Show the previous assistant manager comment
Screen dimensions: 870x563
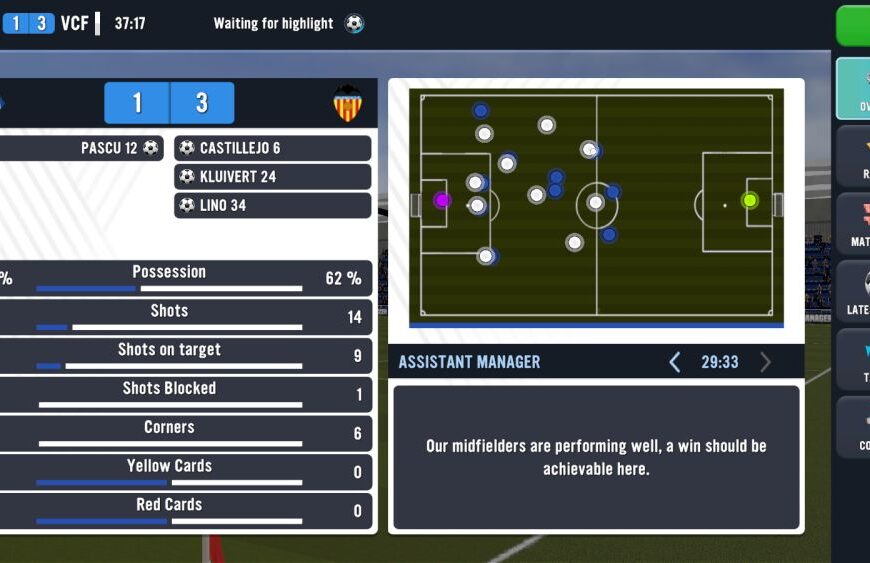(674, 362)
